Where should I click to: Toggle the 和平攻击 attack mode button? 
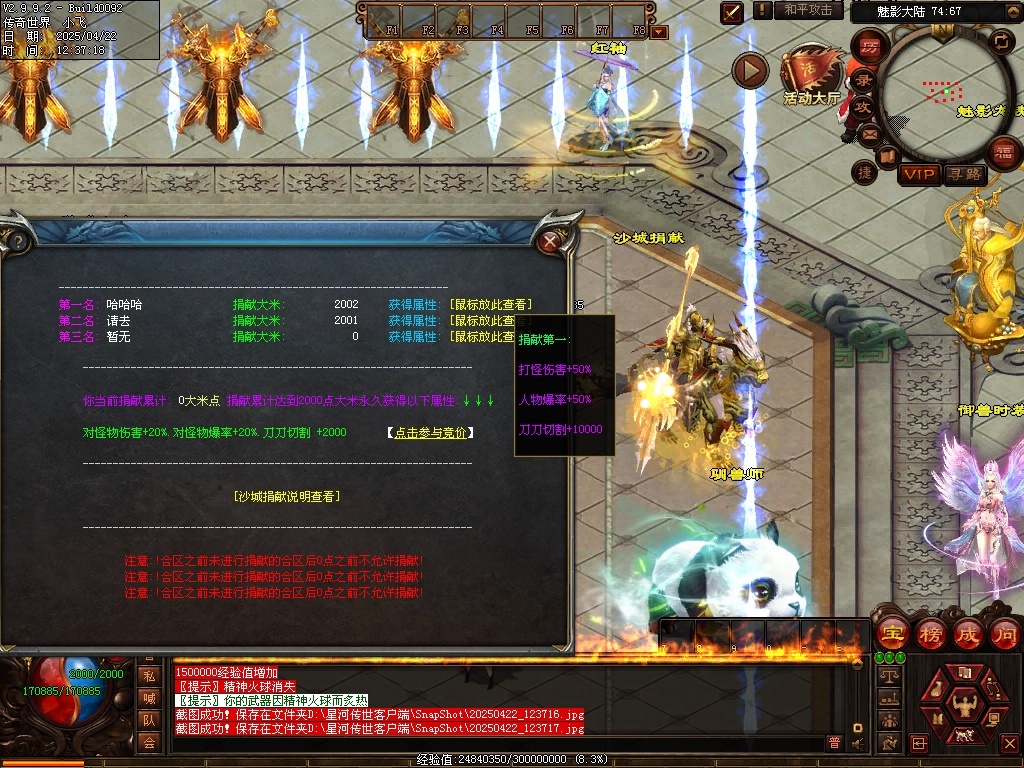(808, 10)
